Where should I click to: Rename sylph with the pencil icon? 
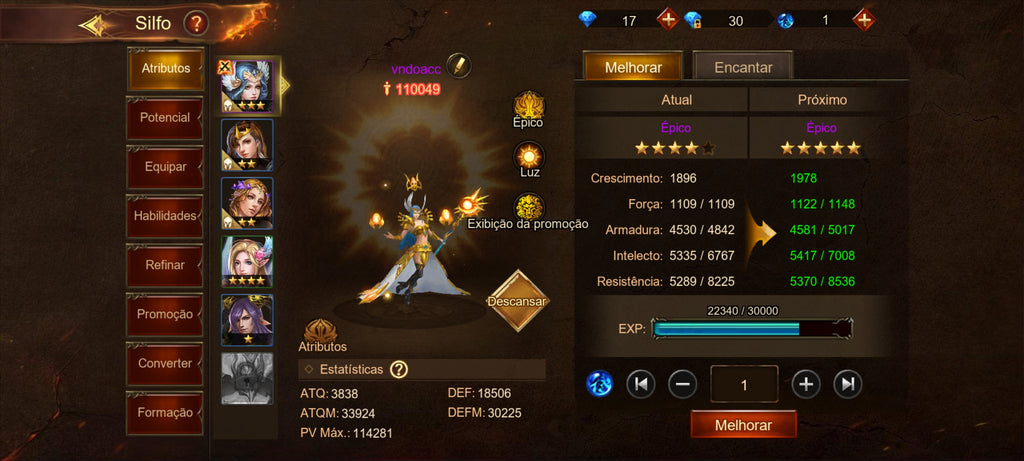[459, 65]
